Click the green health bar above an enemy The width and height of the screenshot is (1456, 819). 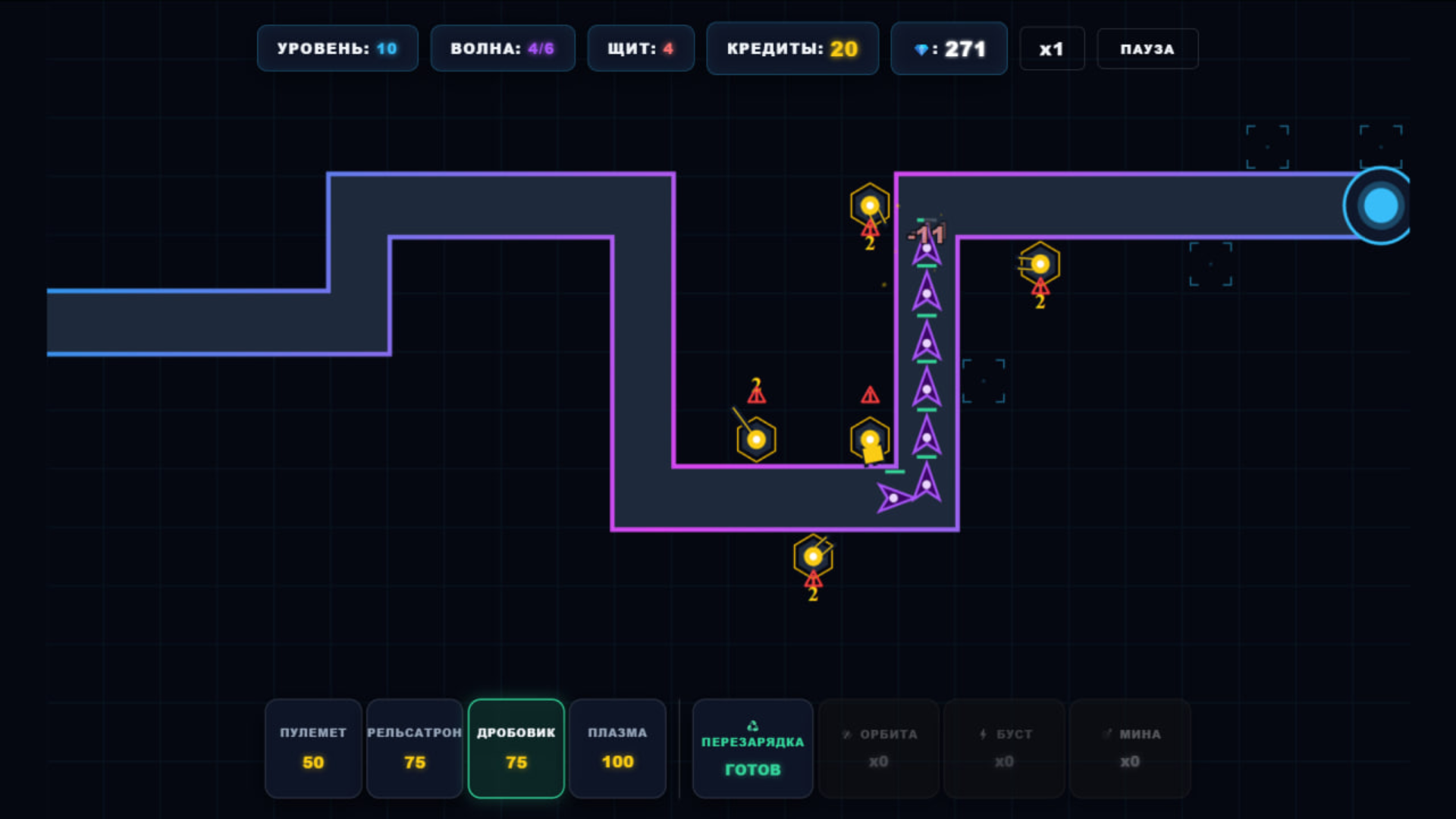point(925,317)
